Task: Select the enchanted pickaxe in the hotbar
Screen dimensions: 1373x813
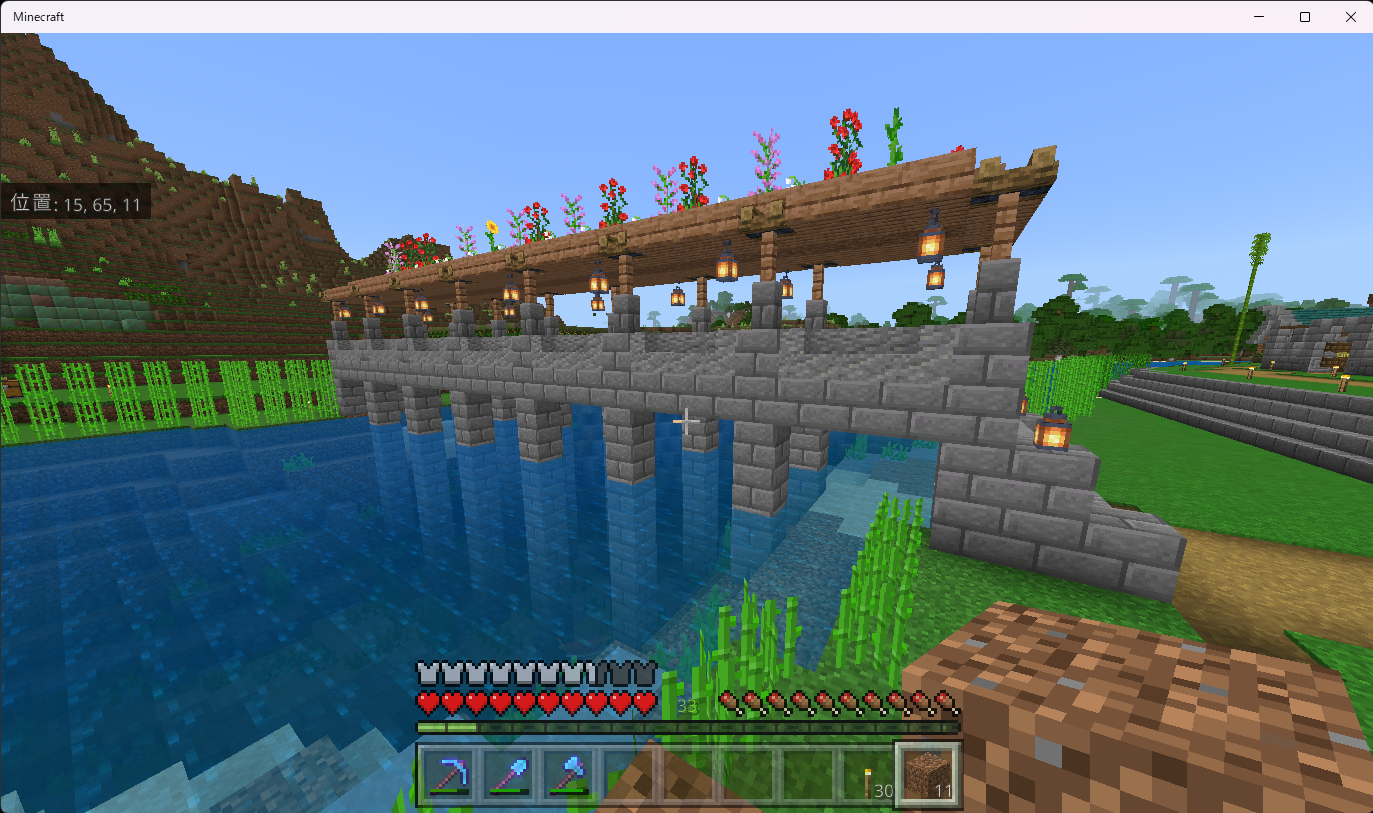Action: click(x=451, y=776)
